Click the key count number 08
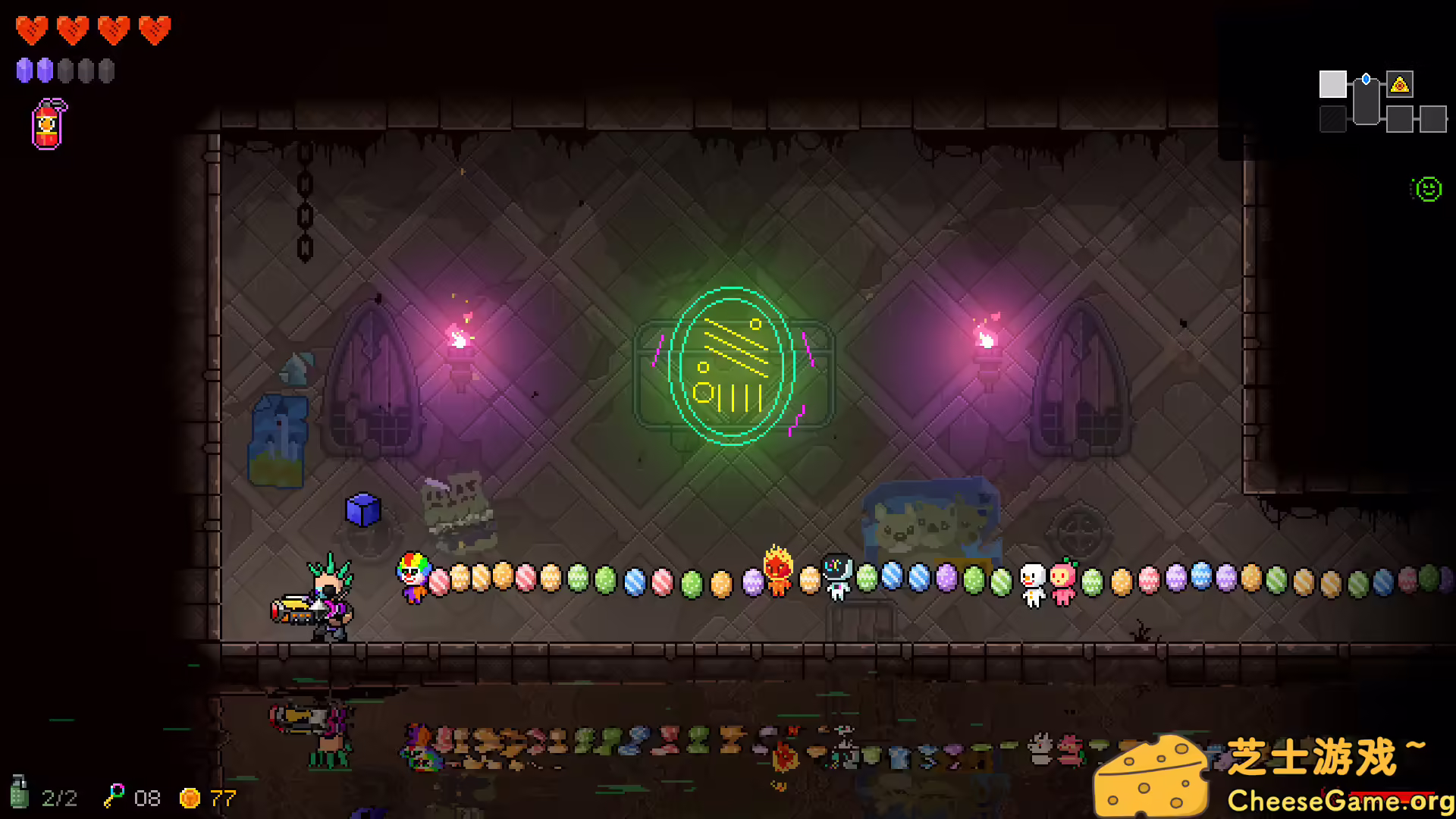 [x=146, y=798]
